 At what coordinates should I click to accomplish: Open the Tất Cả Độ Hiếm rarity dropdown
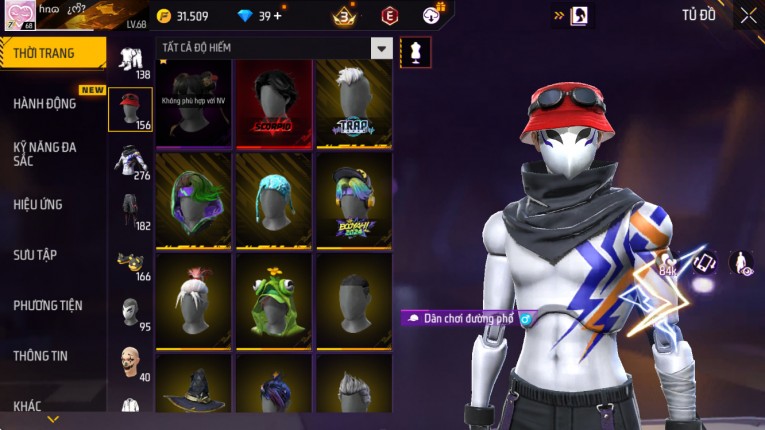coord(381,48)
